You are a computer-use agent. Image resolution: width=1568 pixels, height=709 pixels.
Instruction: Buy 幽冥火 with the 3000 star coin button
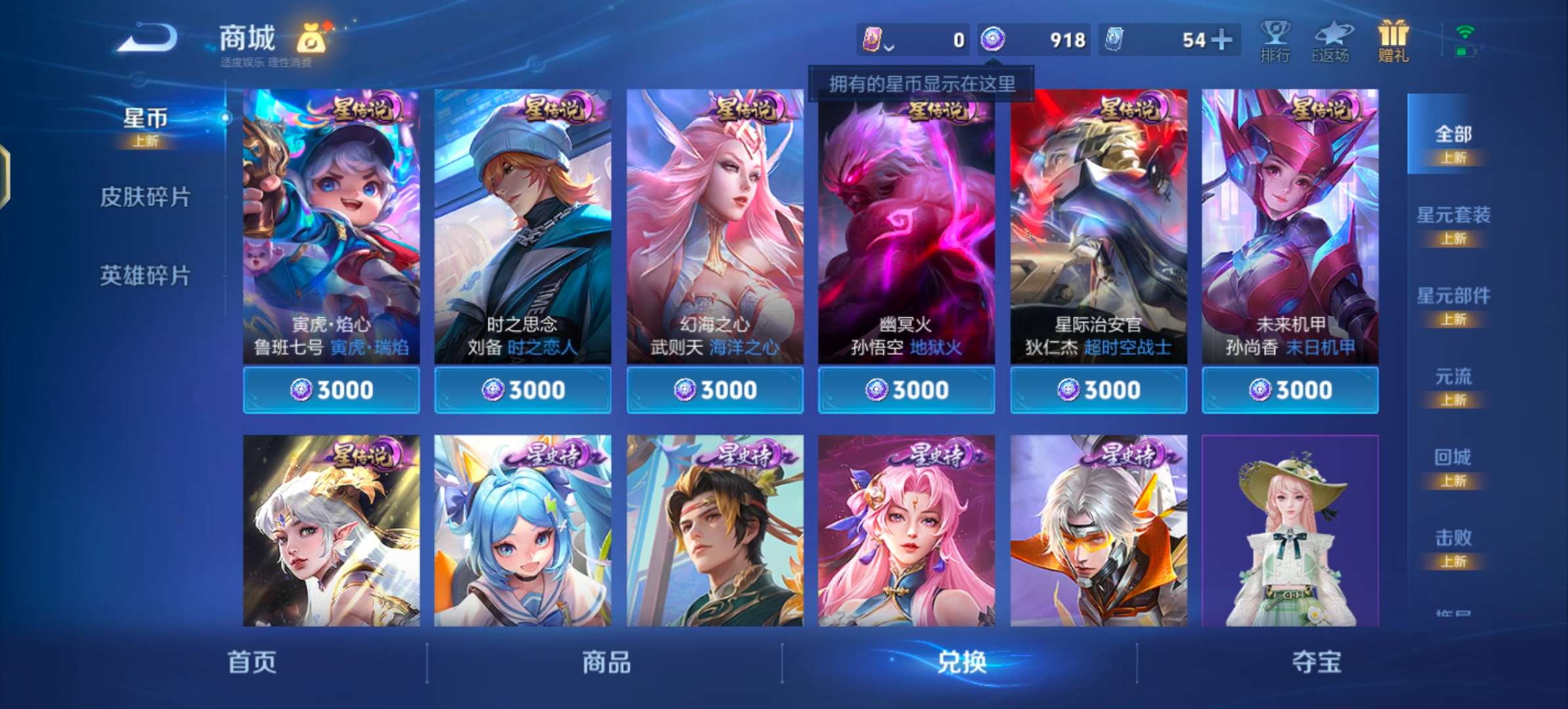point(906,389)
